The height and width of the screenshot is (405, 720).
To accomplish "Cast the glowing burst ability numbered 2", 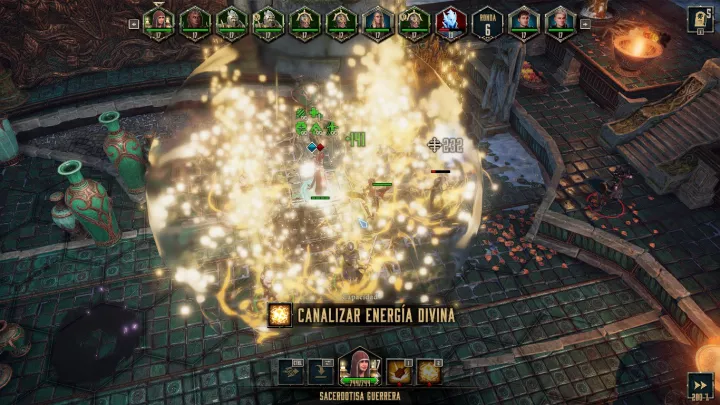I will click(x=430, y=370).
